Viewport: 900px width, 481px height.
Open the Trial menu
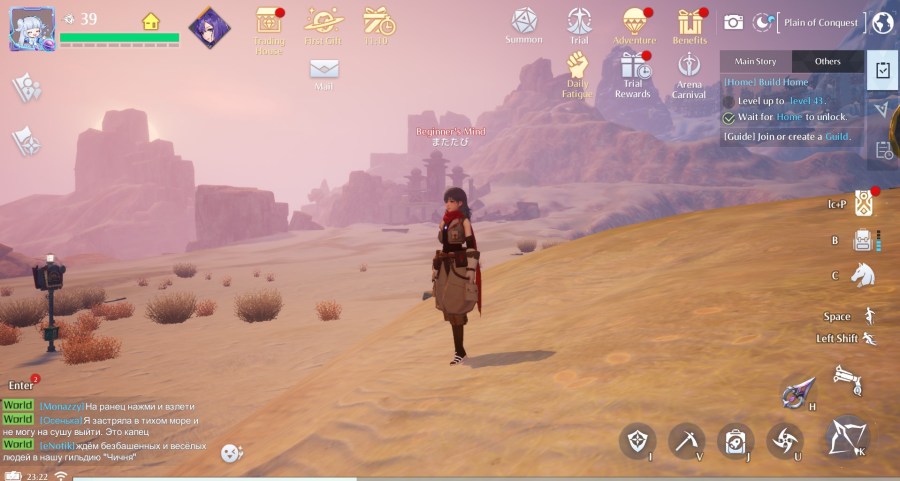[x=578, y=21]
